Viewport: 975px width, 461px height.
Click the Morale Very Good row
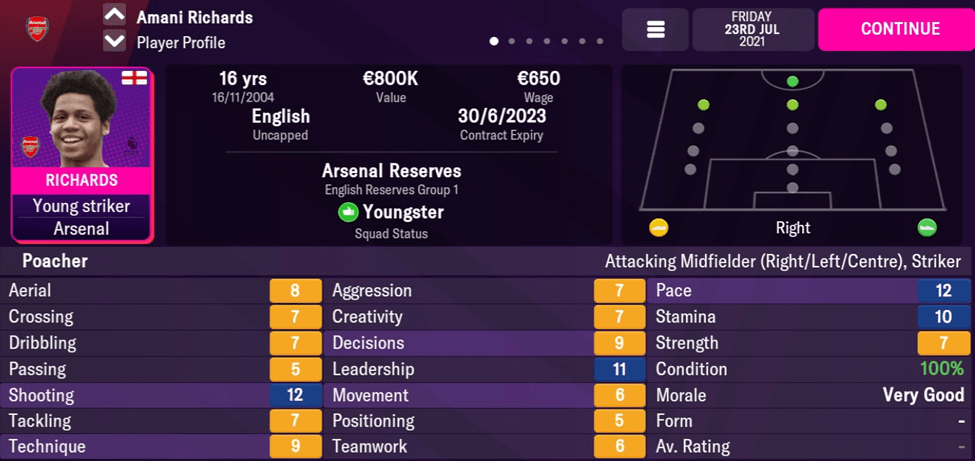811,395
